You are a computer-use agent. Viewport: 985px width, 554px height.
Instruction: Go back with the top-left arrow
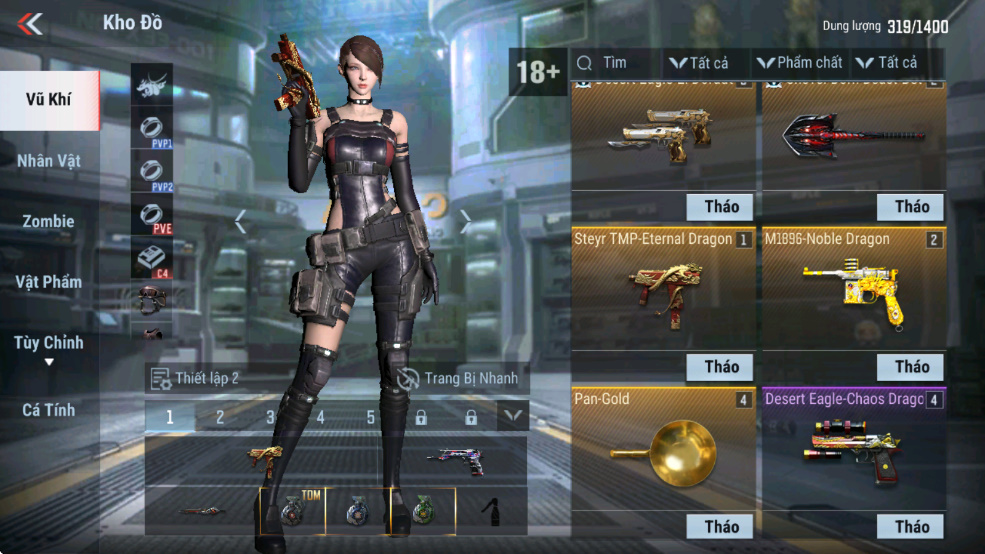pos(30,23)
